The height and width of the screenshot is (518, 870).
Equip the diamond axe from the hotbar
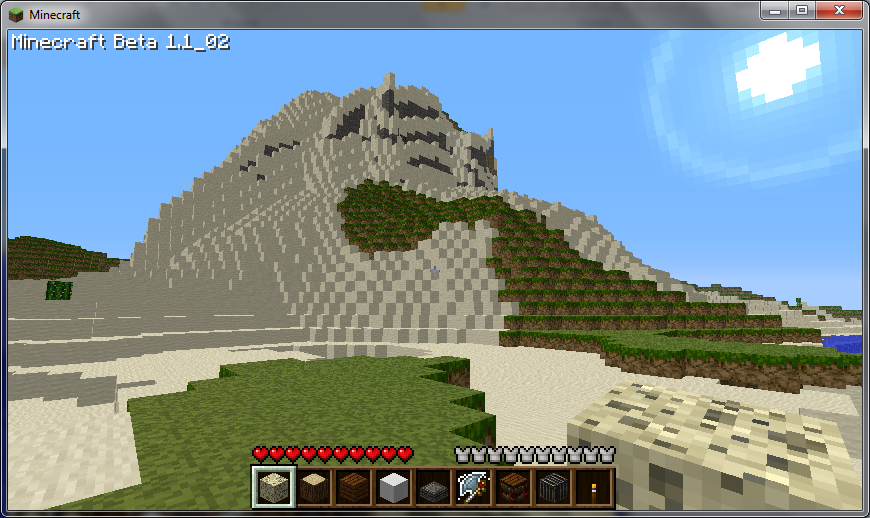click(472, 487)
